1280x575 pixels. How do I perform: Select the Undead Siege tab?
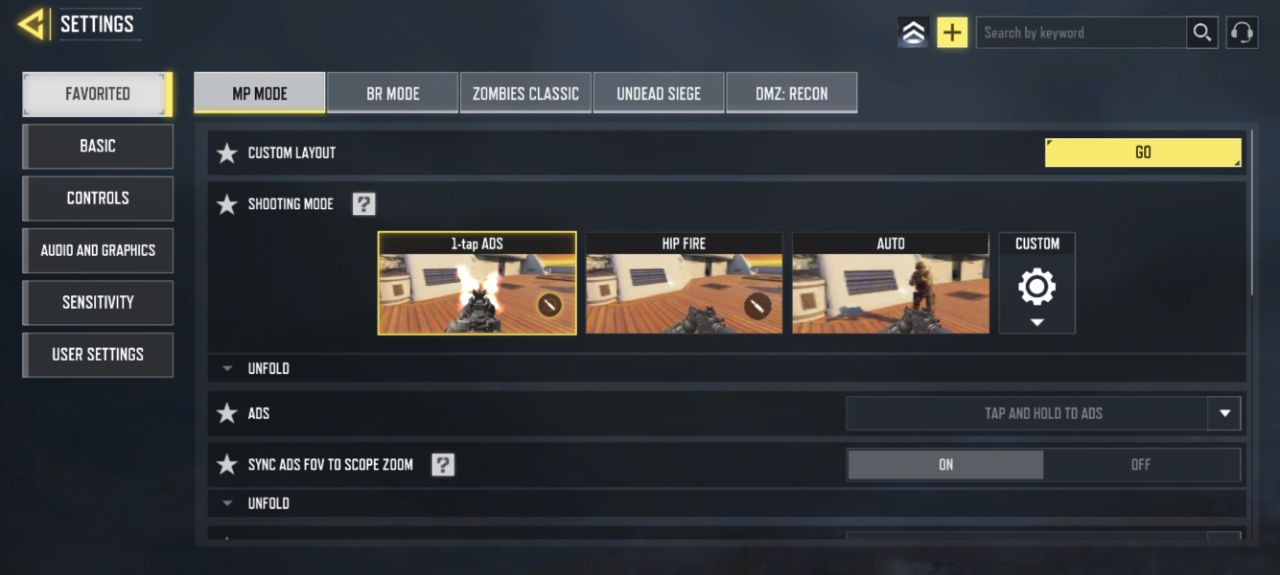(658, 93)
